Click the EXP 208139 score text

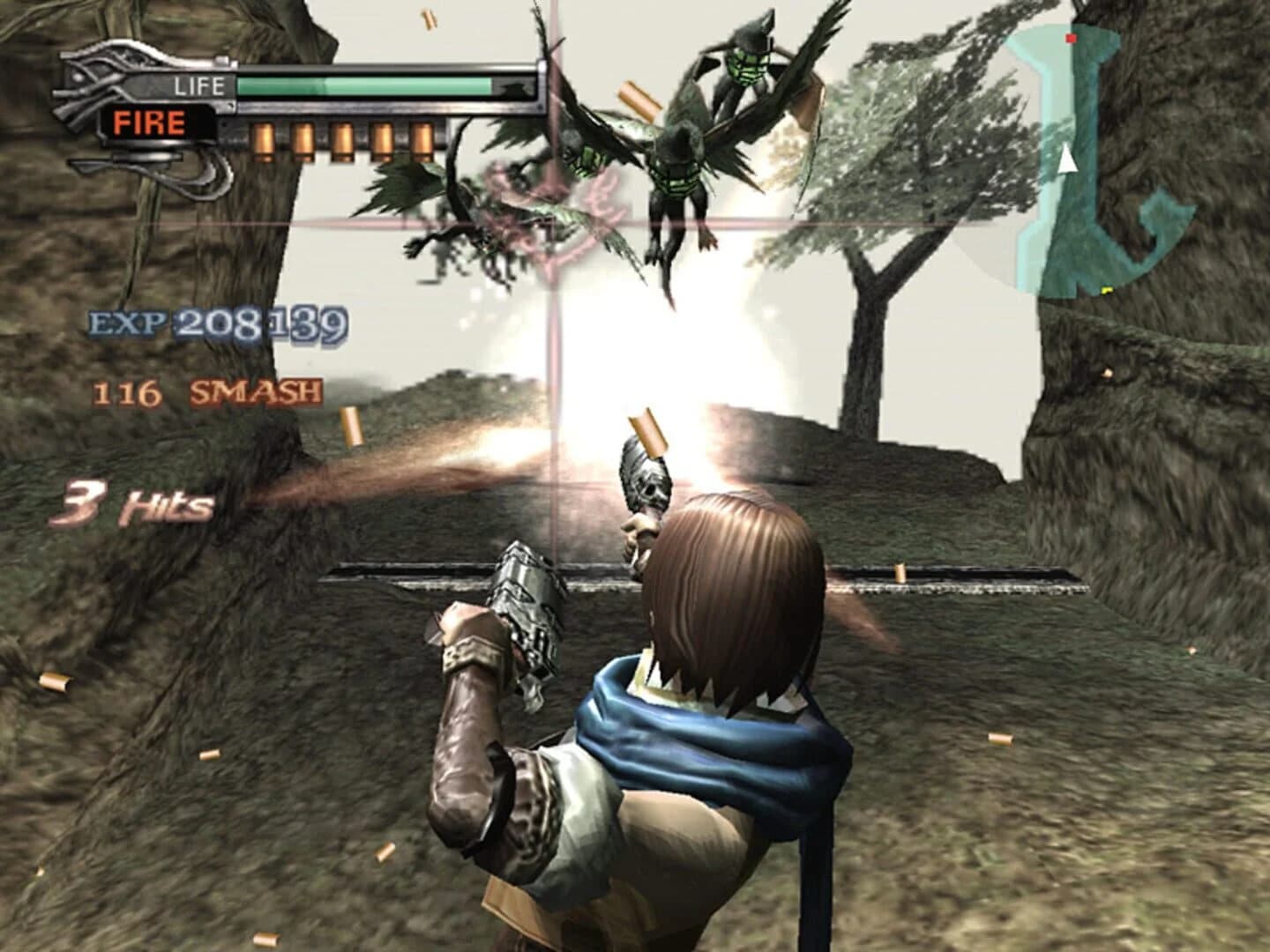point(216,324)
